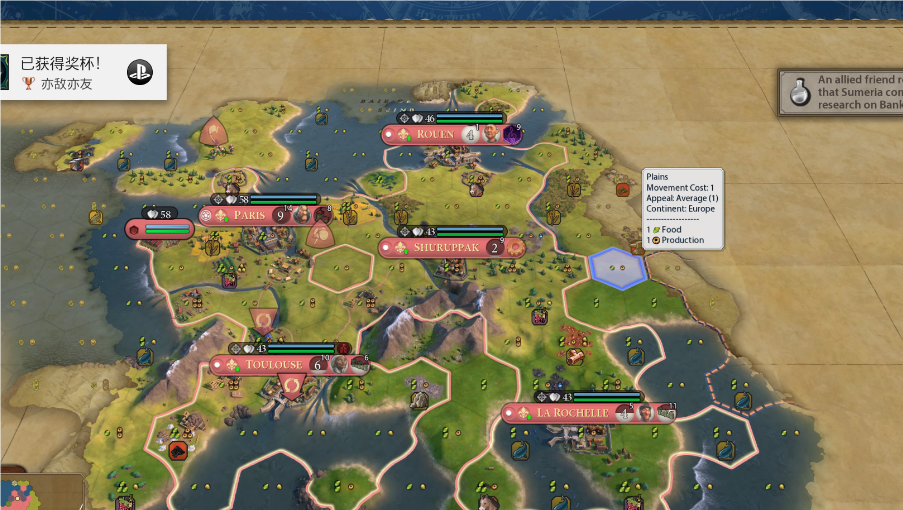Click the PlayStation trophy earned popup
Screen dimensions: 903x510
pyautogui.click(x=80, y=72)
